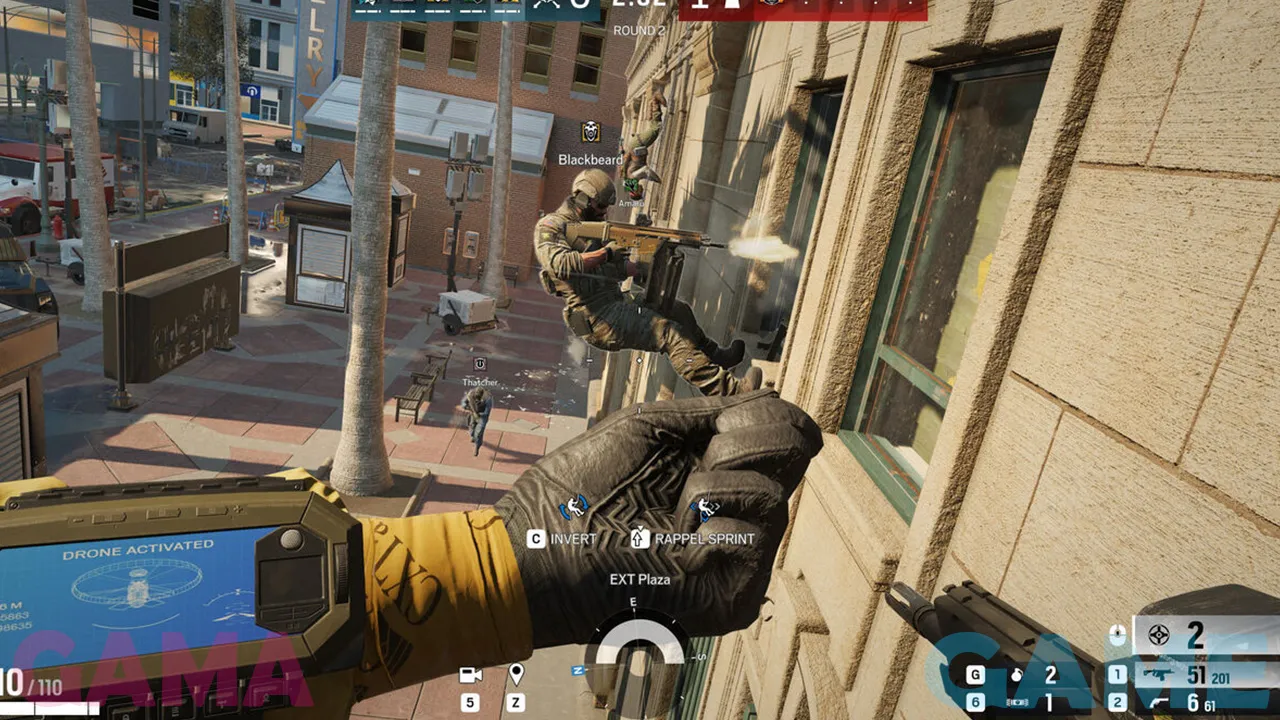Switch to the revolver sidearm slot
Screen dimensions: 1280x720
[1161, 703]
